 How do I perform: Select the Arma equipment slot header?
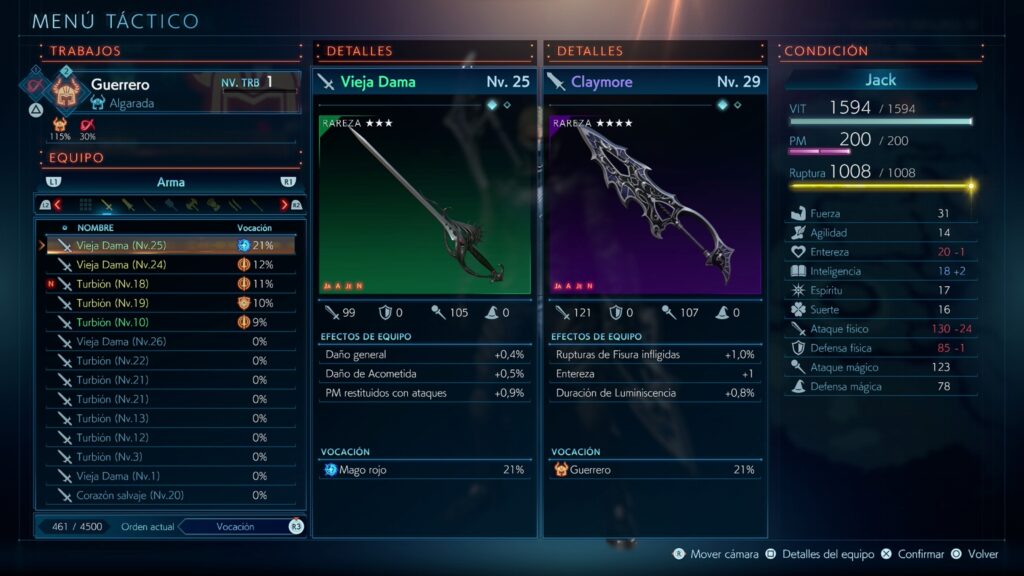(x=170, y=182)
